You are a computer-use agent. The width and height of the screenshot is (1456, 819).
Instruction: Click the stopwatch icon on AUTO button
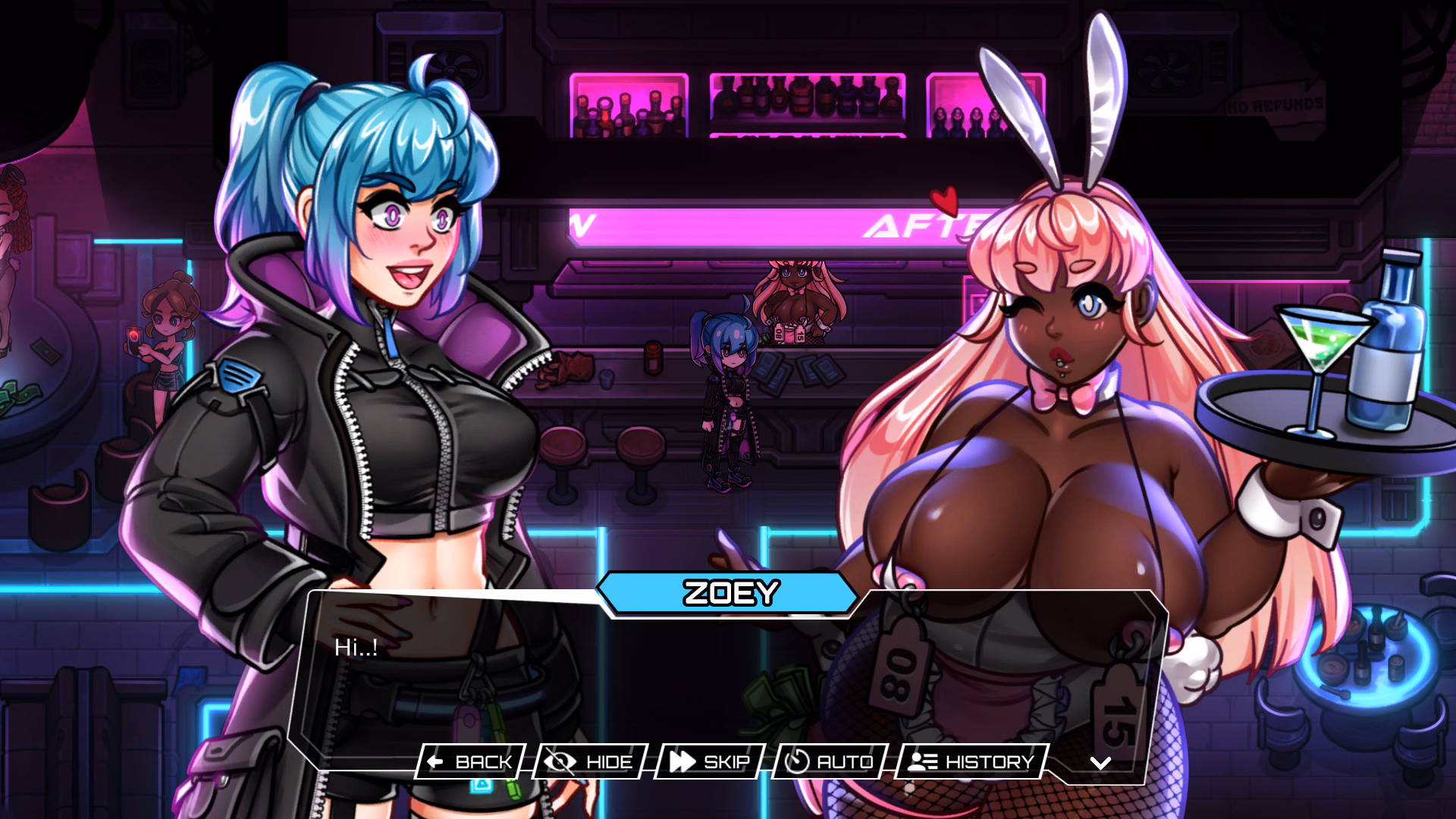[798, 762]
